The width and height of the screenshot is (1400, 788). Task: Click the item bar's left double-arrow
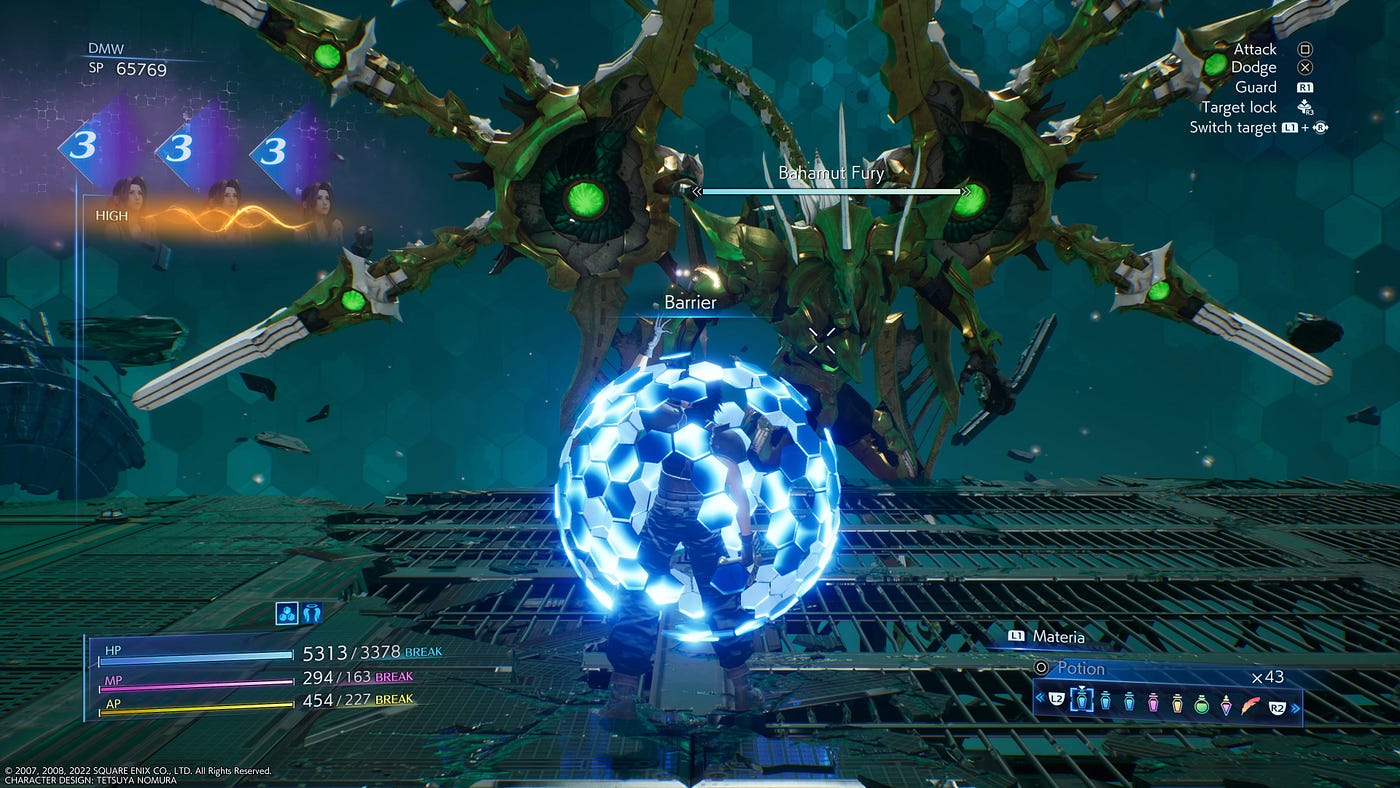pos(1039,697)
